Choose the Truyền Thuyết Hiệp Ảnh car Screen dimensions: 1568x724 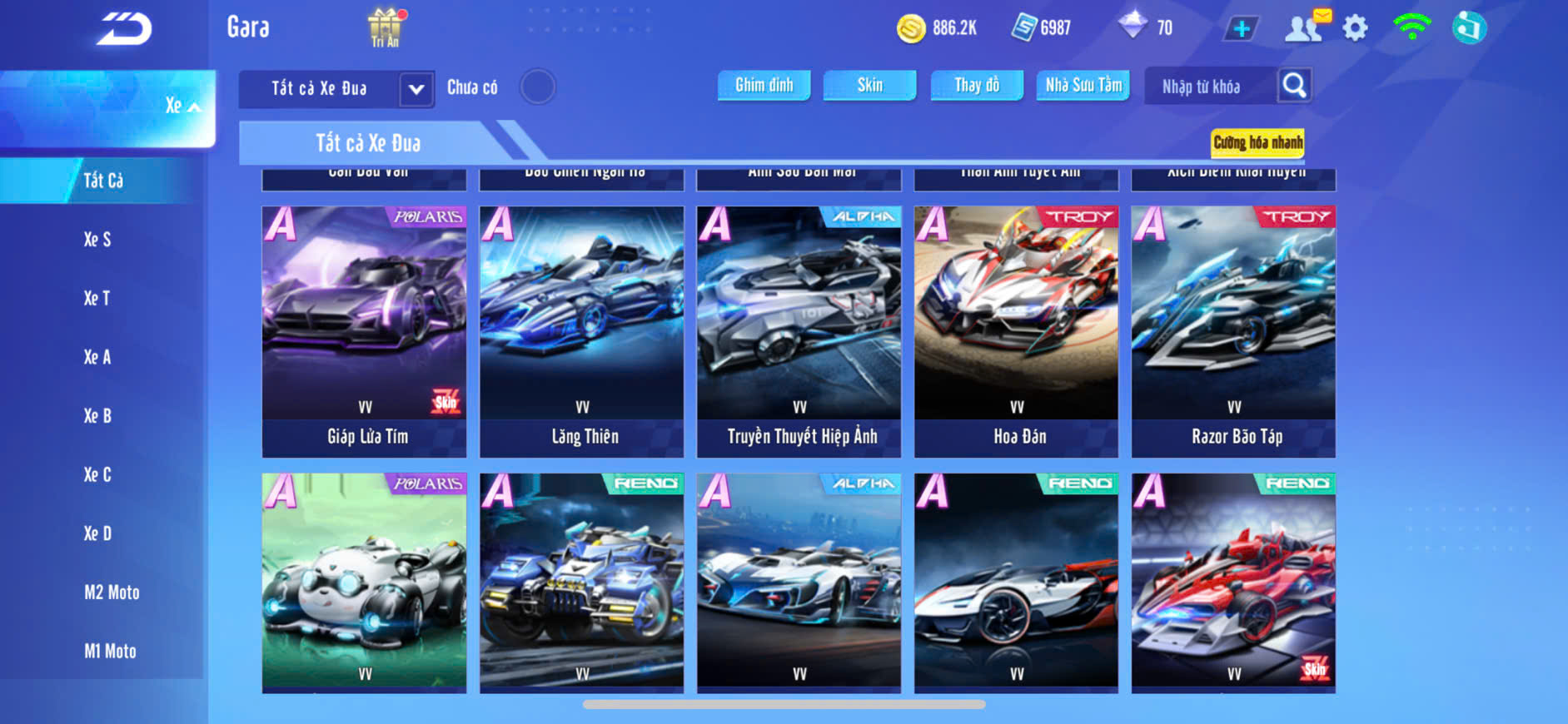[x=799, y=331]
